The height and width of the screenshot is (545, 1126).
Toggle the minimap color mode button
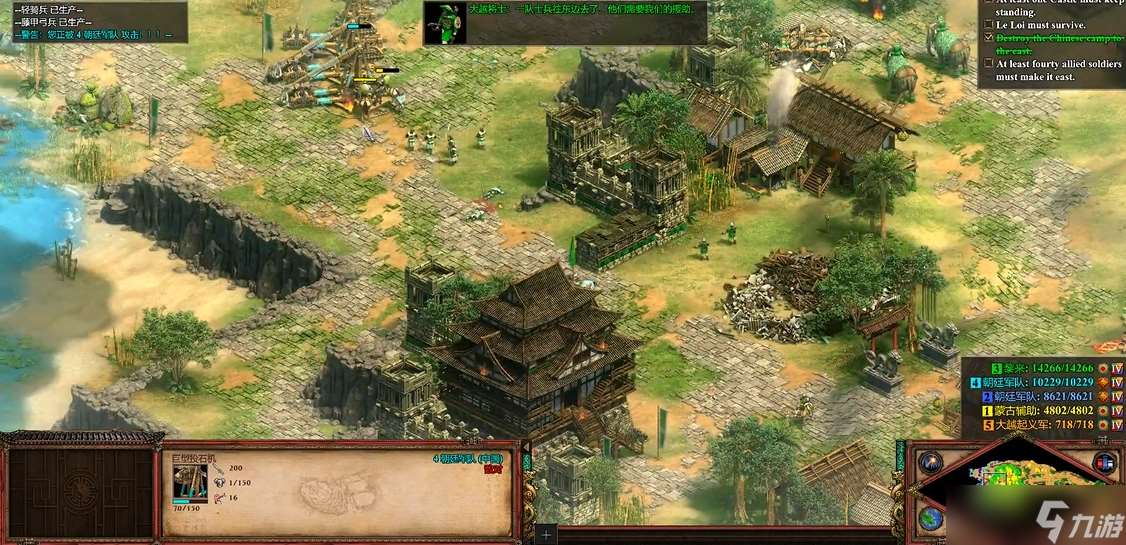pyautogui.click(x=1104, y=462)
